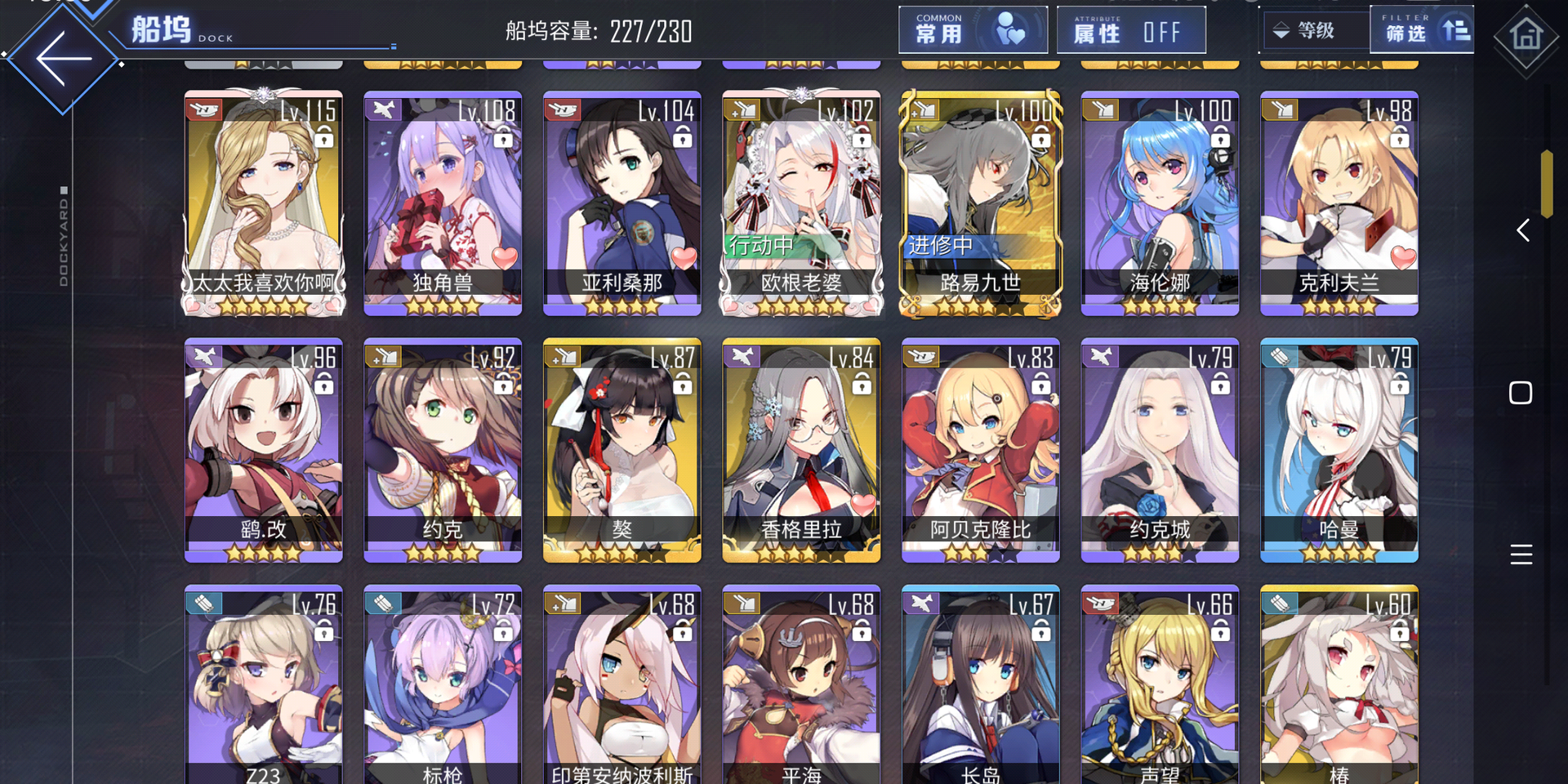Open the 海伦娜 ship card
The height and width of the screenshot is (784, 1568).
pyautogui.click(x=1160, y=203)
